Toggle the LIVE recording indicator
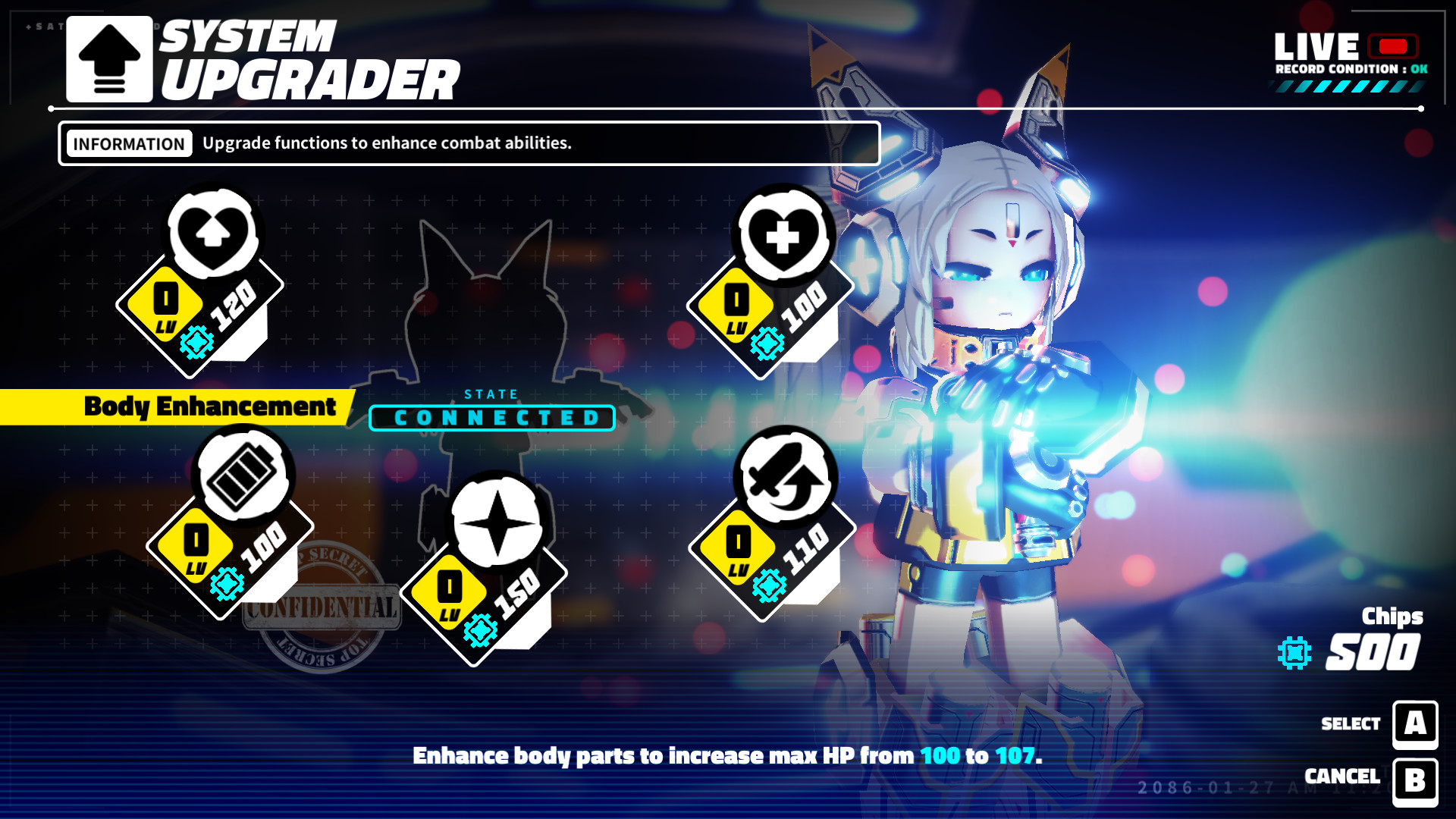The height and width of the screenshot is (819, 1456). 1393,45
